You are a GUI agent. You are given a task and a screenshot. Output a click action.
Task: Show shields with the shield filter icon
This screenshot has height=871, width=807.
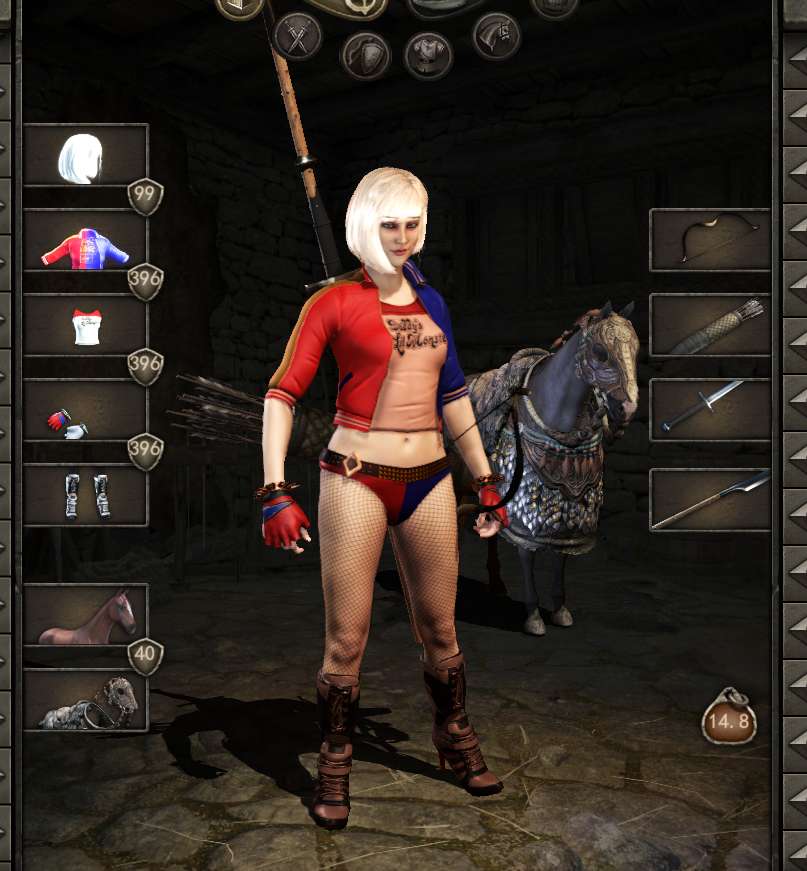click(365, 55)
